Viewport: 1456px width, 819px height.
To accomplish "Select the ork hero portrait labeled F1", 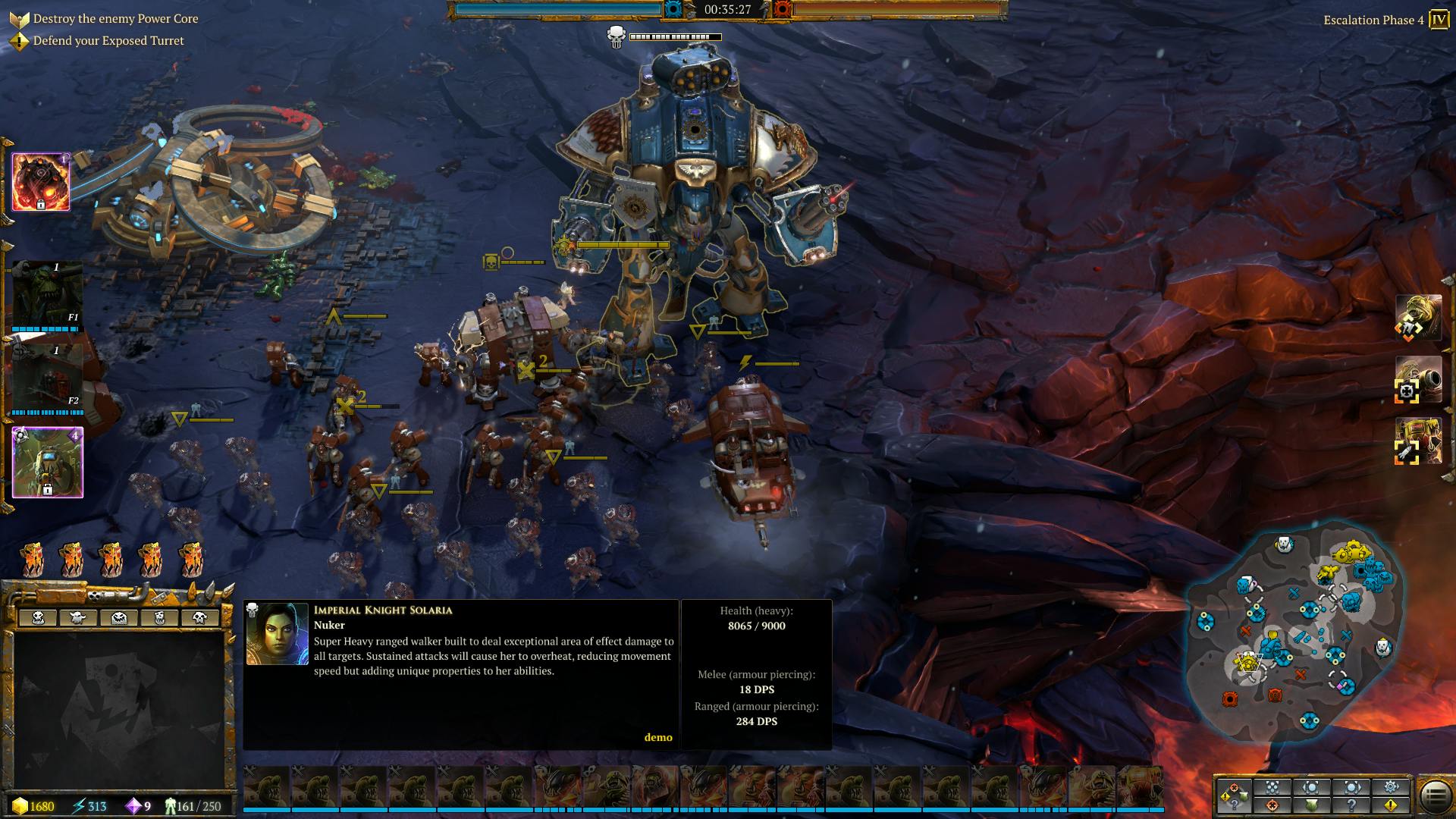I will (x=47, y=296).
